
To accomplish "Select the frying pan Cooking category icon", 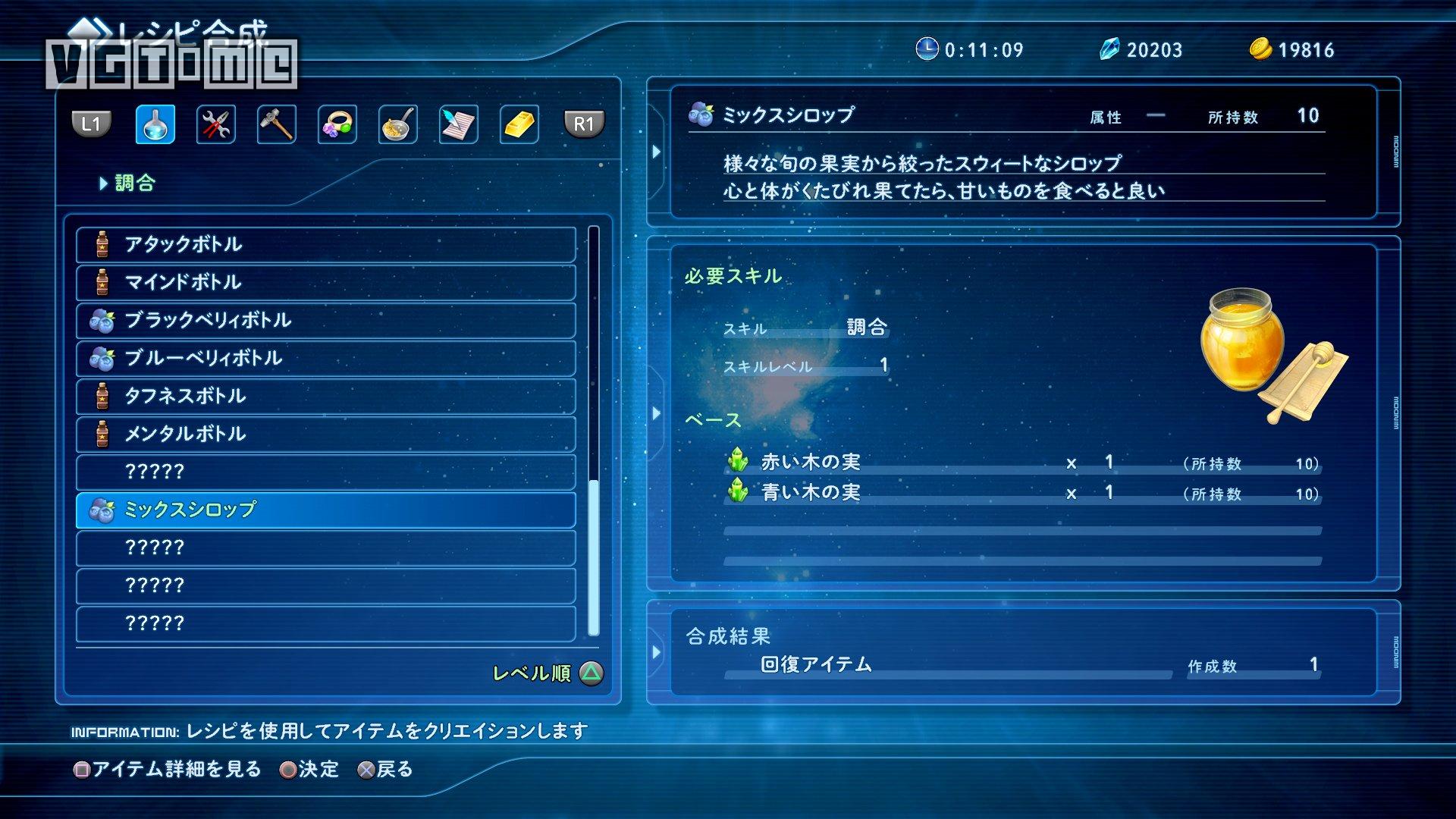I will pyautogui.click(x=397, y=125).
